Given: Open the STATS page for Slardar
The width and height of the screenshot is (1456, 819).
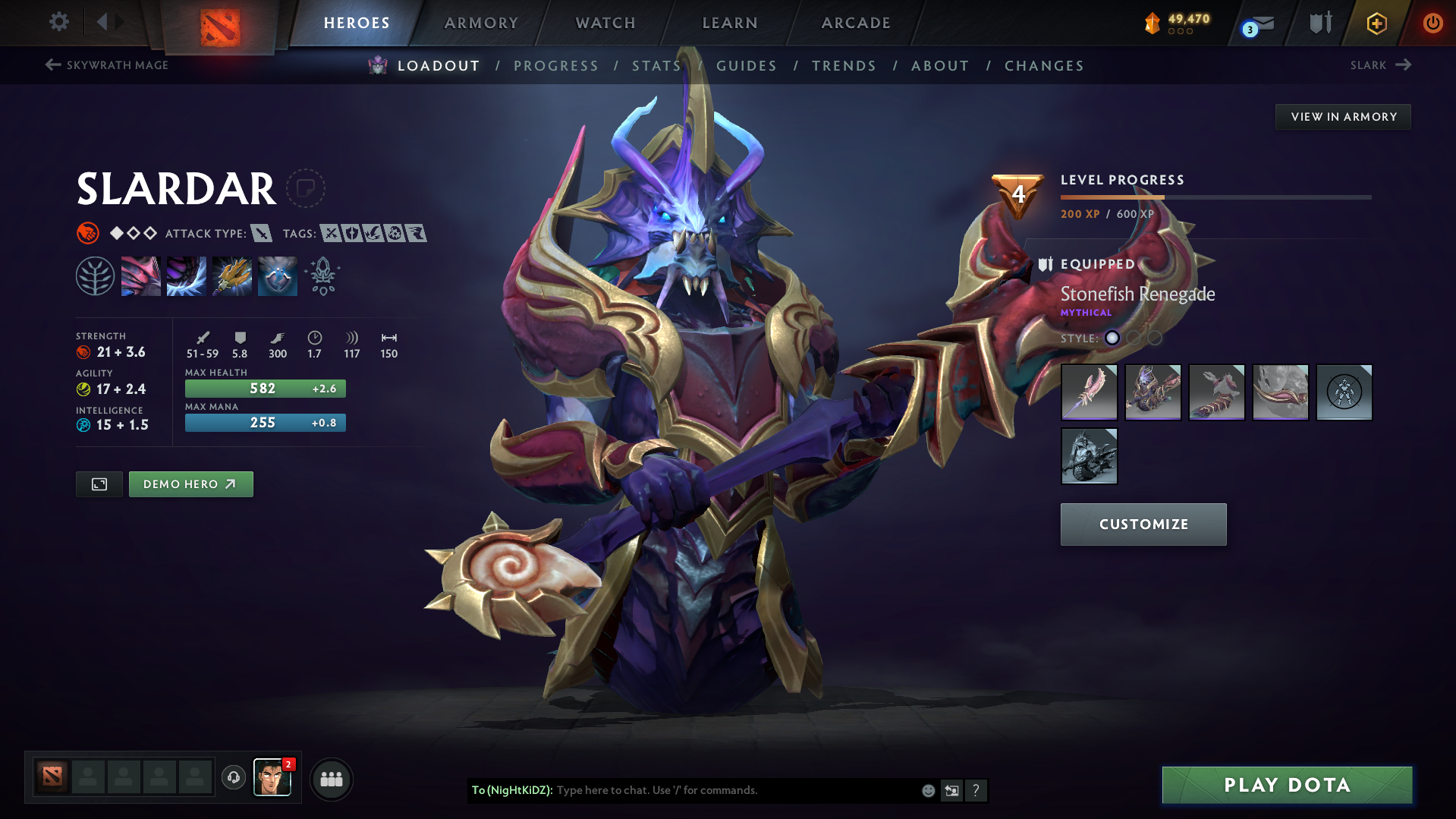Looking at the screenshot, I should [x=656, y=65].
